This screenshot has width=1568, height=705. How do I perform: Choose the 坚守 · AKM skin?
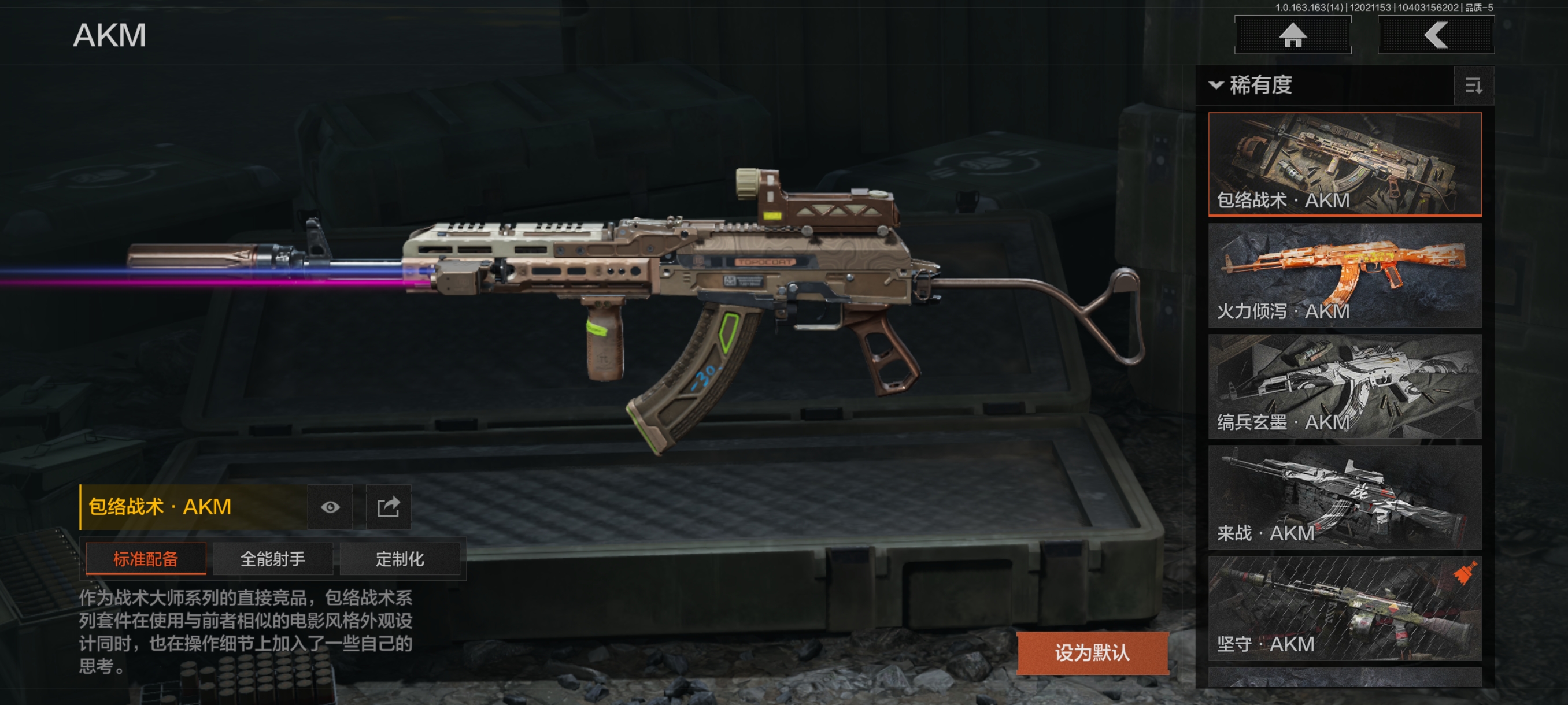coord(1344,608)
